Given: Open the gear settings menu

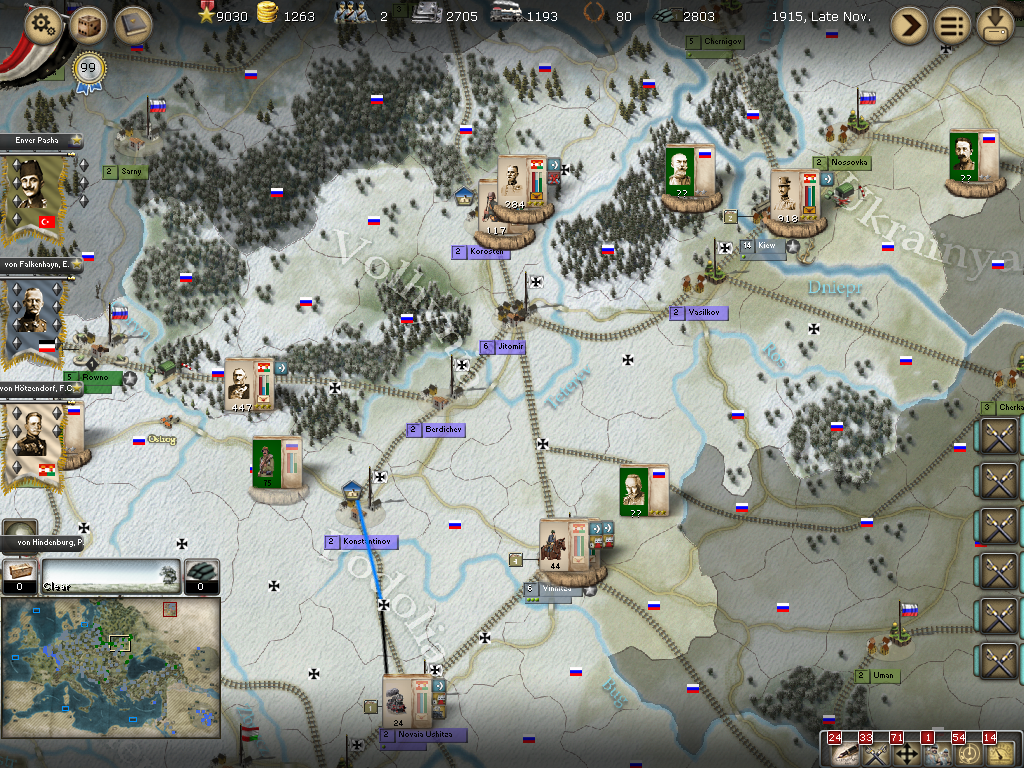Looking at the screenshot, I should coord(42,24).
